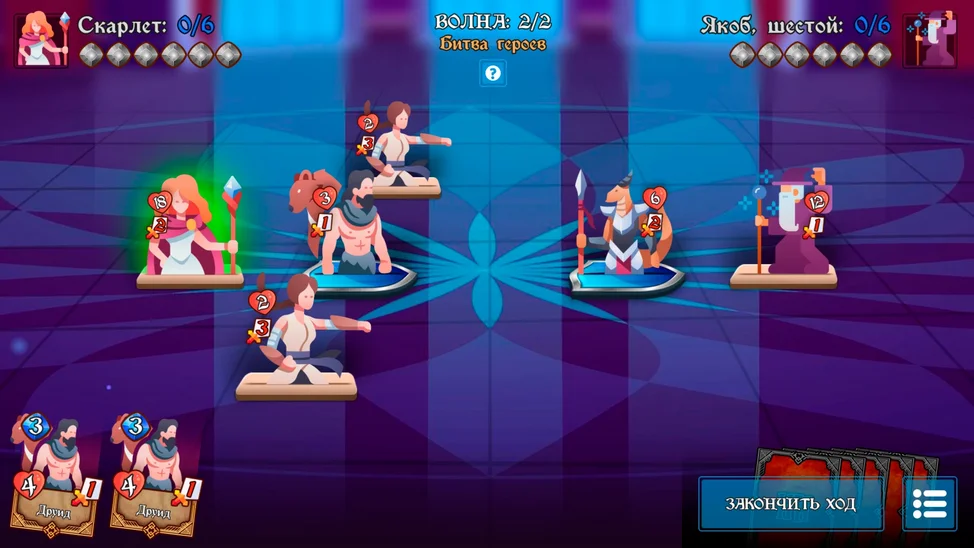Viewport: 974px width, 548px height.
Task: Open the question mark help button
Action: click(492, 73)
